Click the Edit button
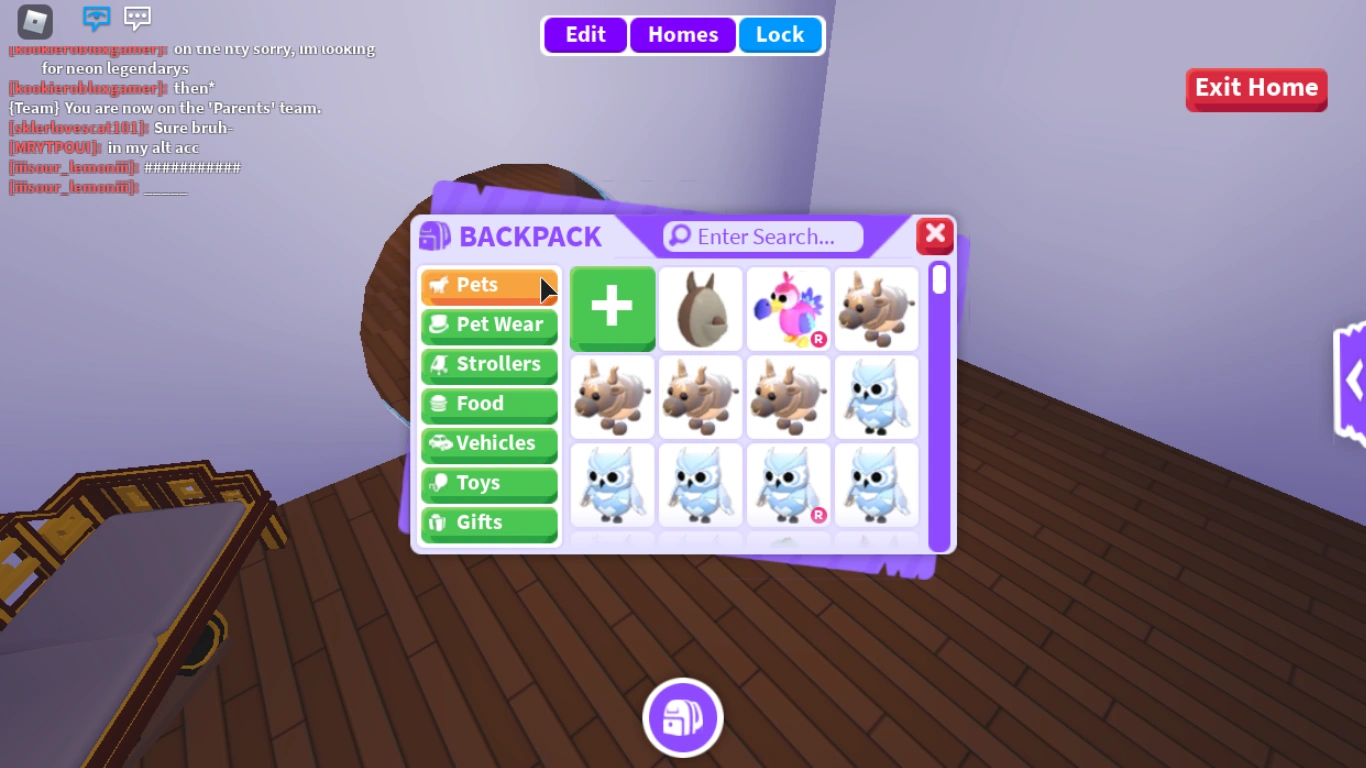 coord(584,34)
